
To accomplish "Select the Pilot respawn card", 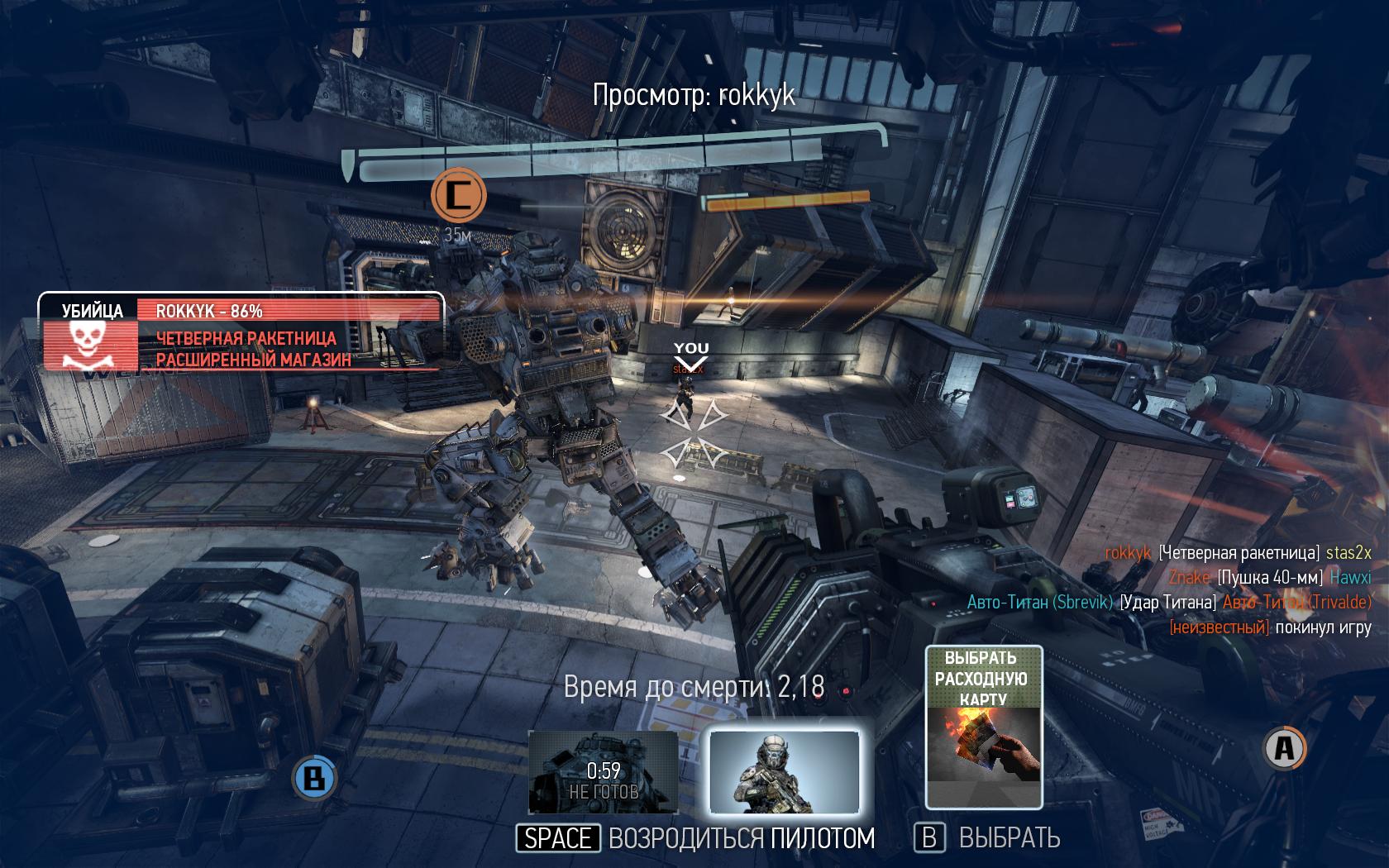I will pyautogui.click(x=784, y=772).
